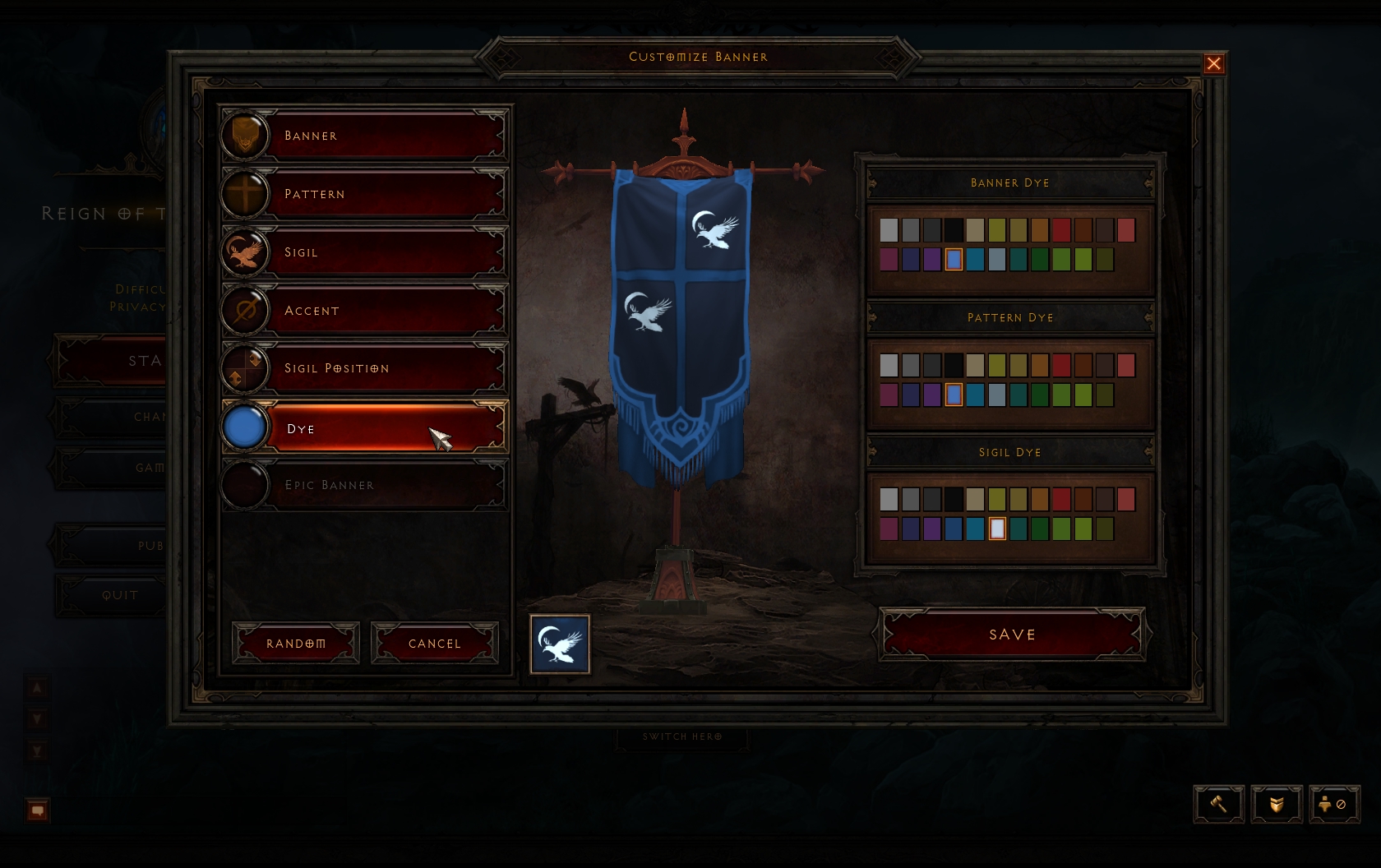Choose the bright red Banner Dye swatch

[1061, 230]
